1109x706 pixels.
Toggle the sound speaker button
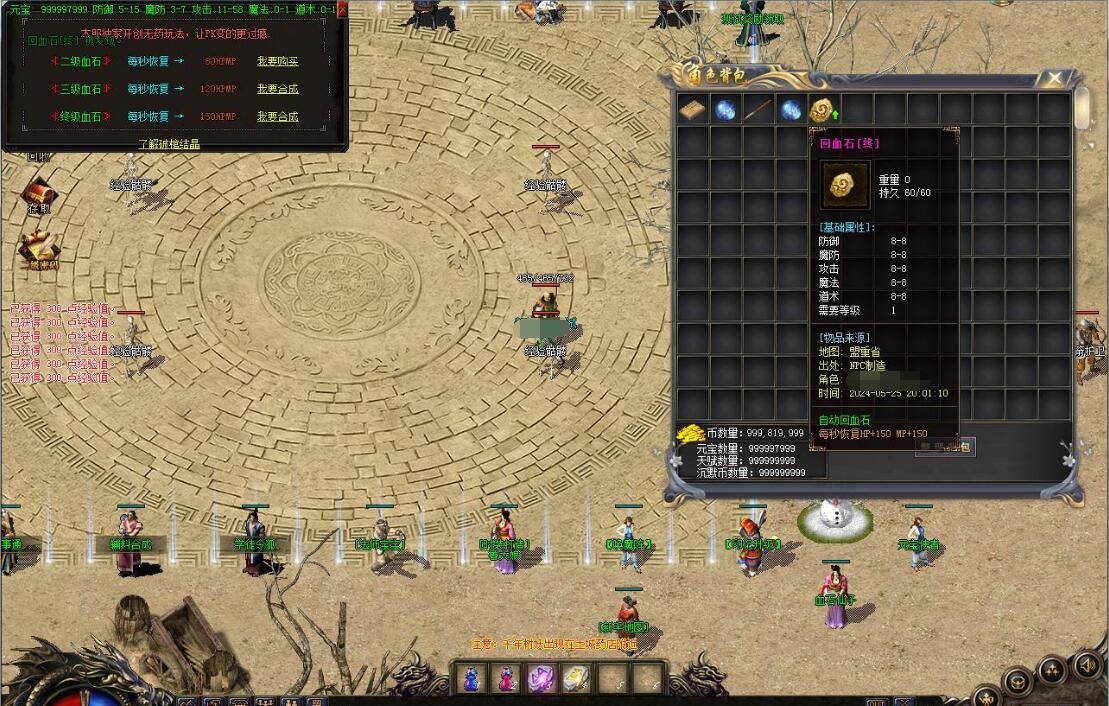(1086, 663)
